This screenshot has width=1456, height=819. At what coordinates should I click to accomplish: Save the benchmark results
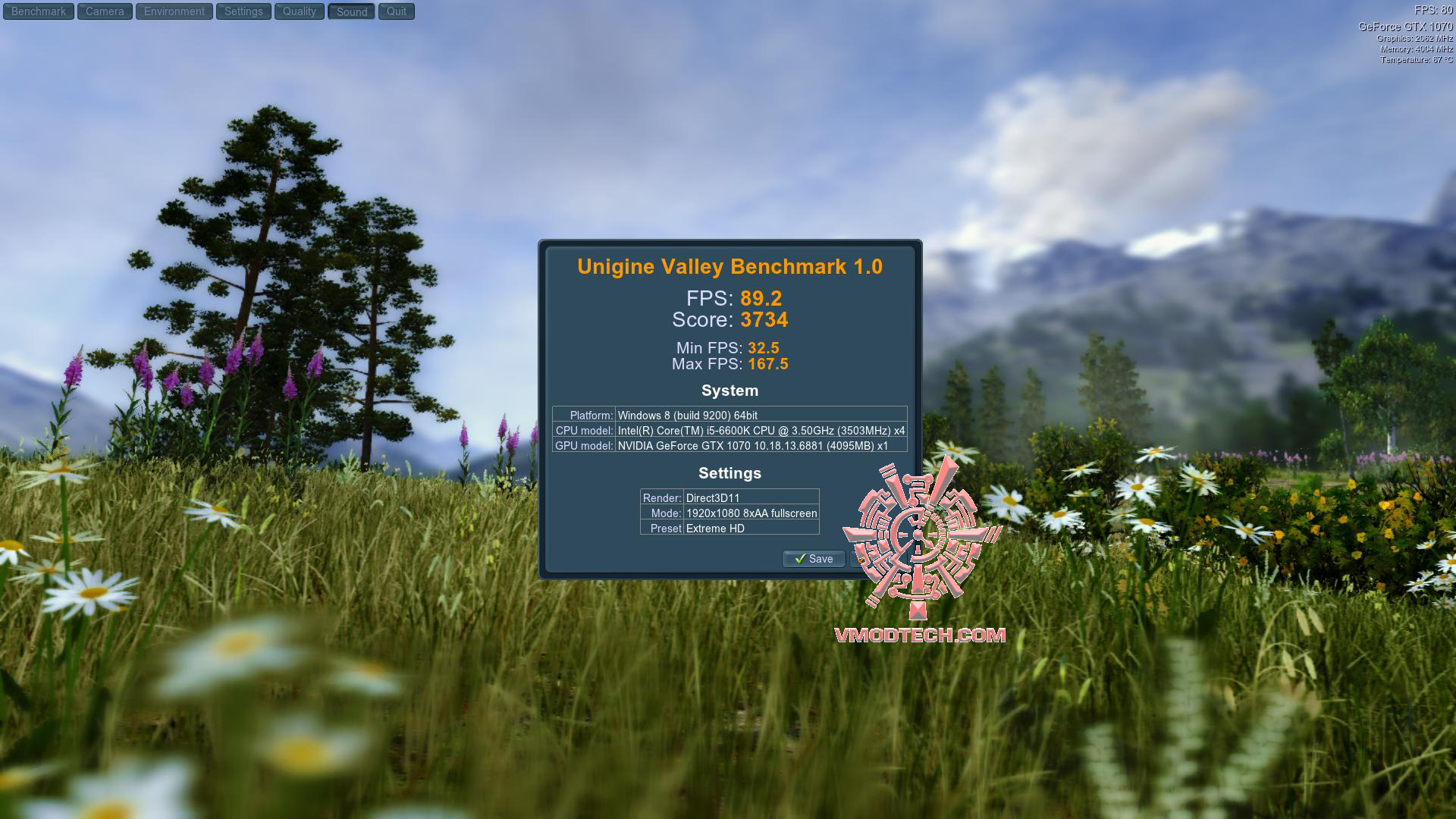click(813, 559)
